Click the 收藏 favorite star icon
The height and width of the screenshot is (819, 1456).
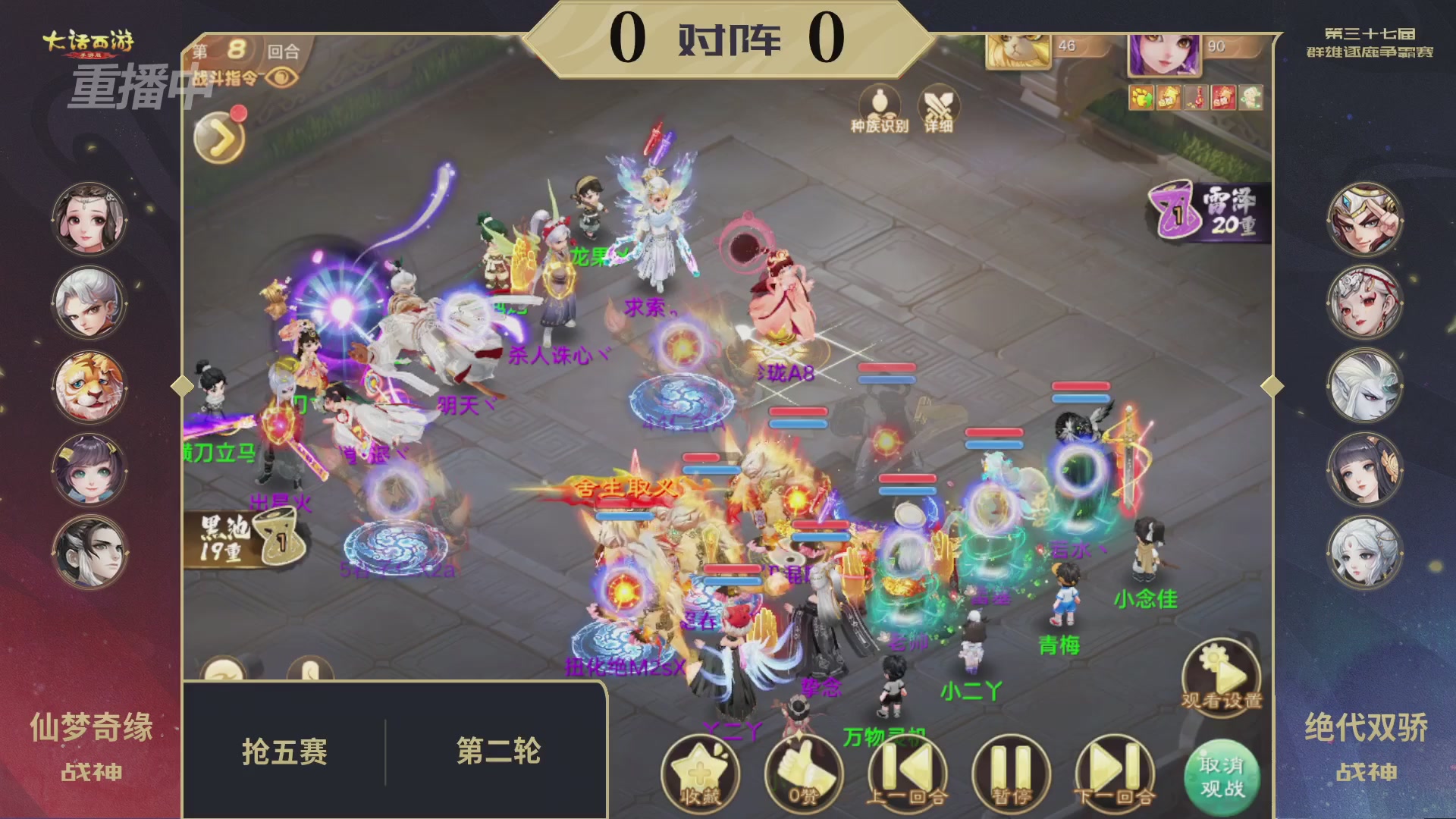703,768
